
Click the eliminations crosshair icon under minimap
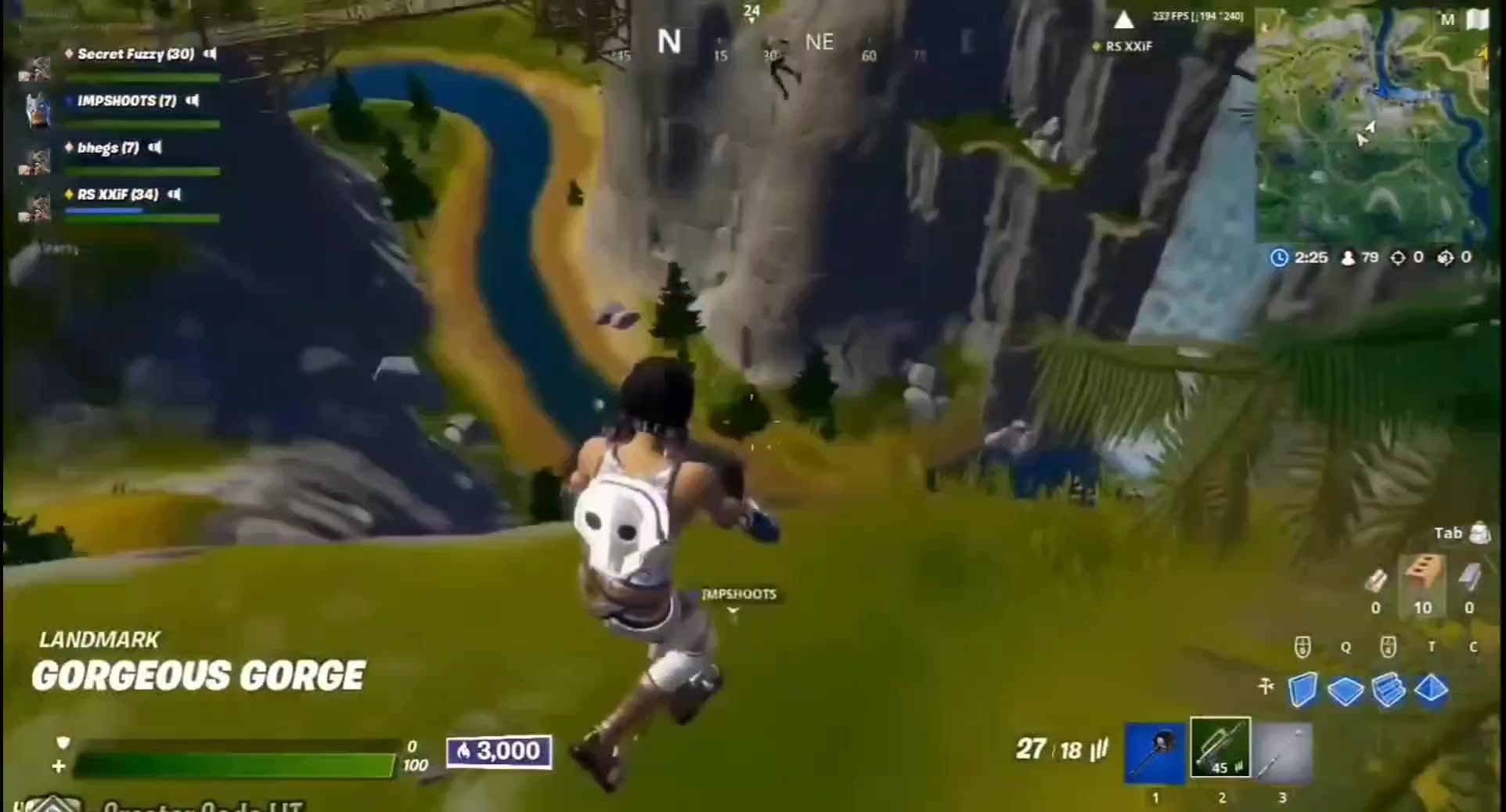click(x=1399, y=257)
